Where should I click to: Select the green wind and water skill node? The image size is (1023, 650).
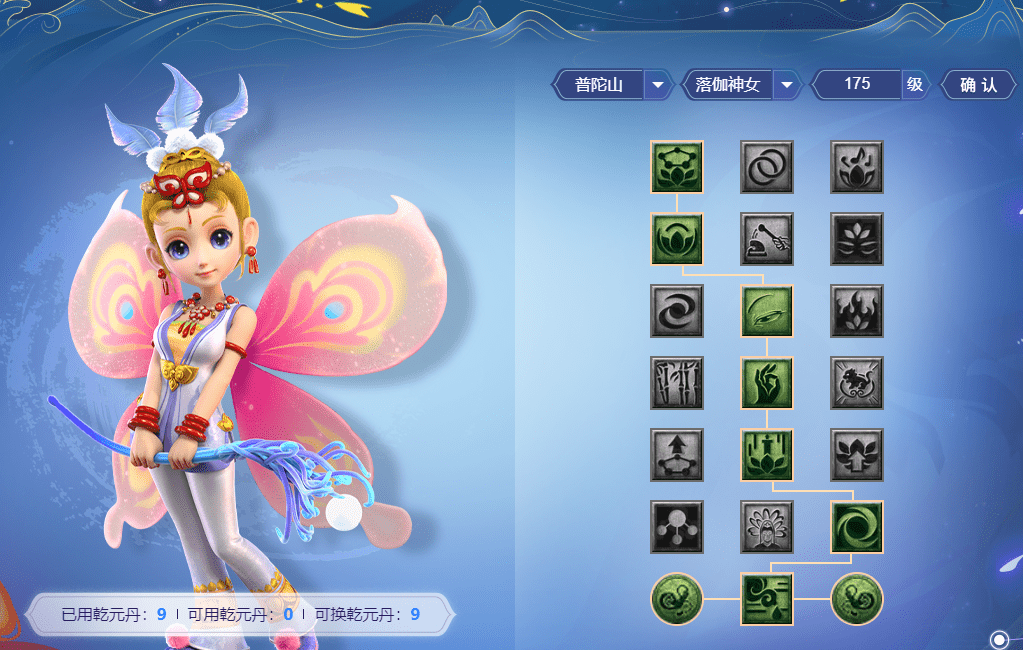point(767,599)
